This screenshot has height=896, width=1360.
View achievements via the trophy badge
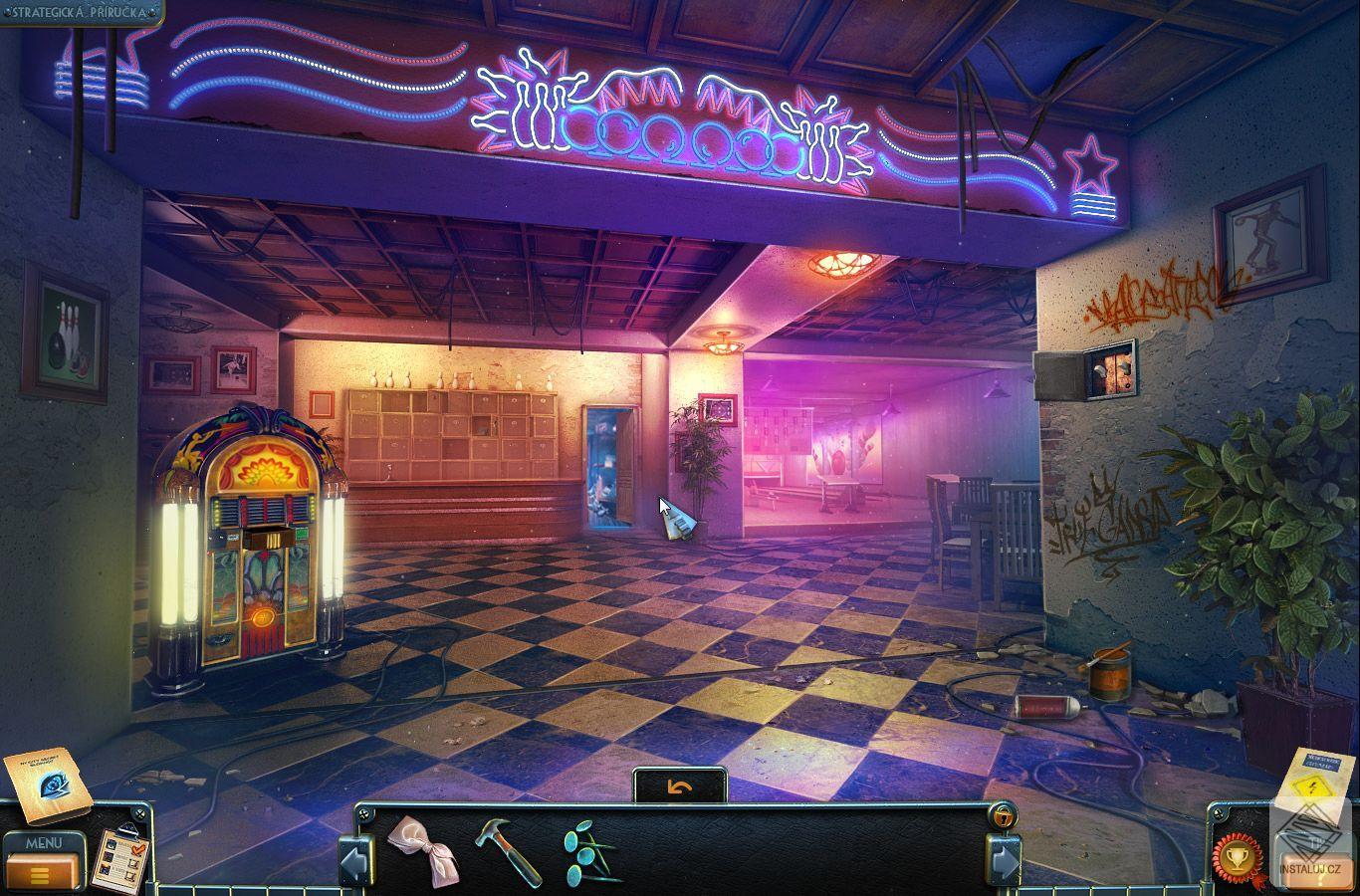[1237, 857]
